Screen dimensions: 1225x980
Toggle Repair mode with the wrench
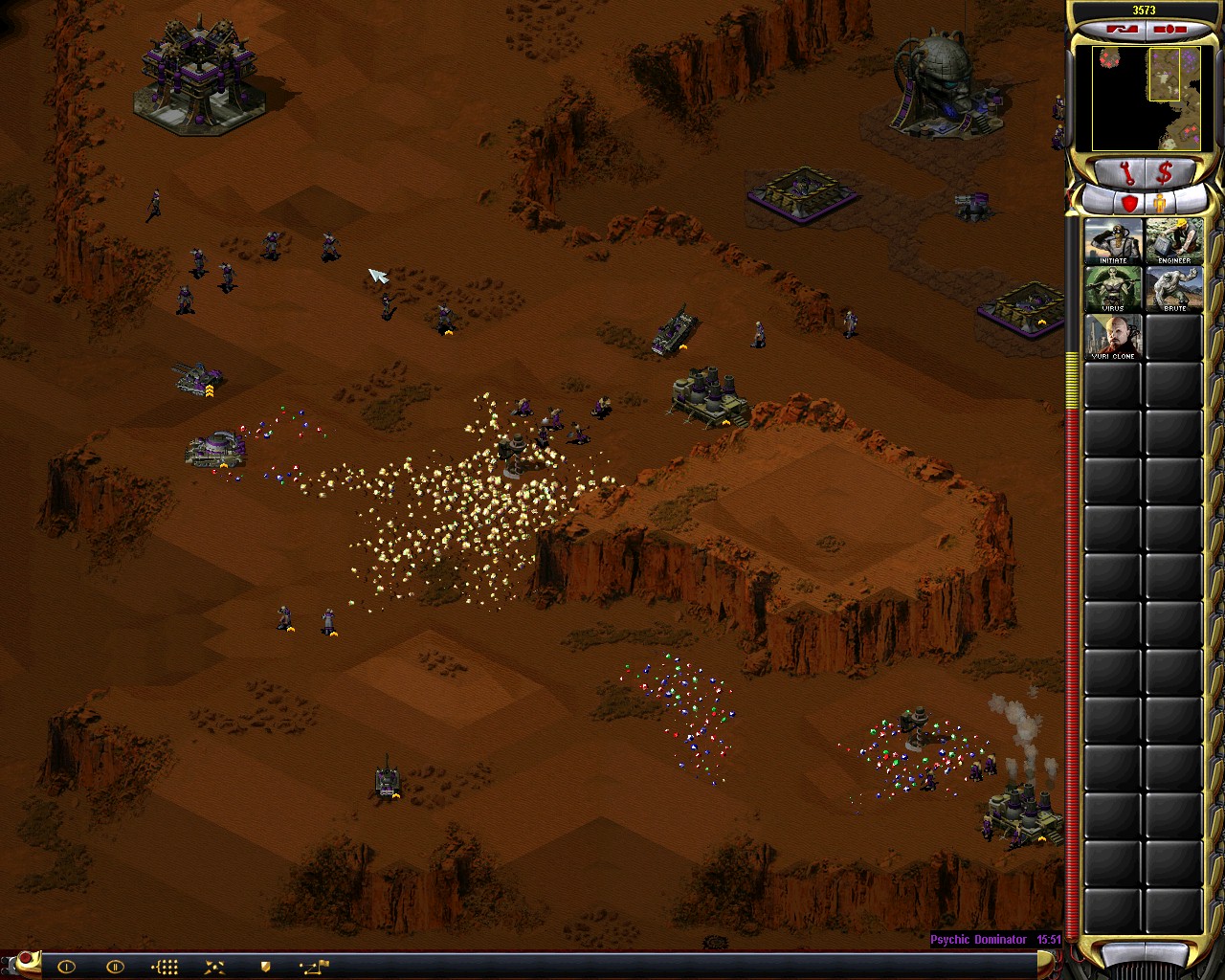click(1128, 173)
